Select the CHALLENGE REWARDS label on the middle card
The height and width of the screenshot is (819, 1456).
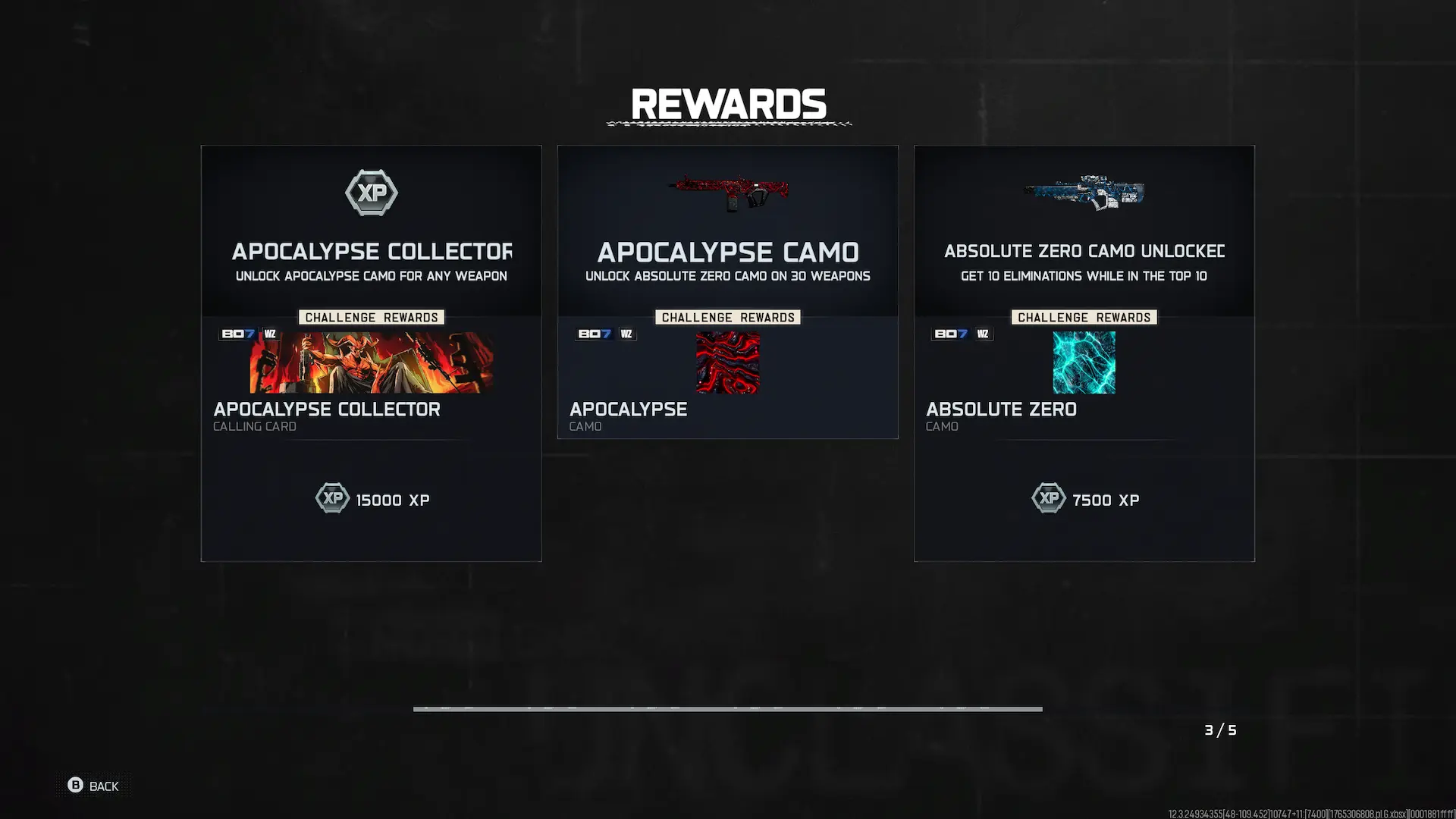click(727, 317)
